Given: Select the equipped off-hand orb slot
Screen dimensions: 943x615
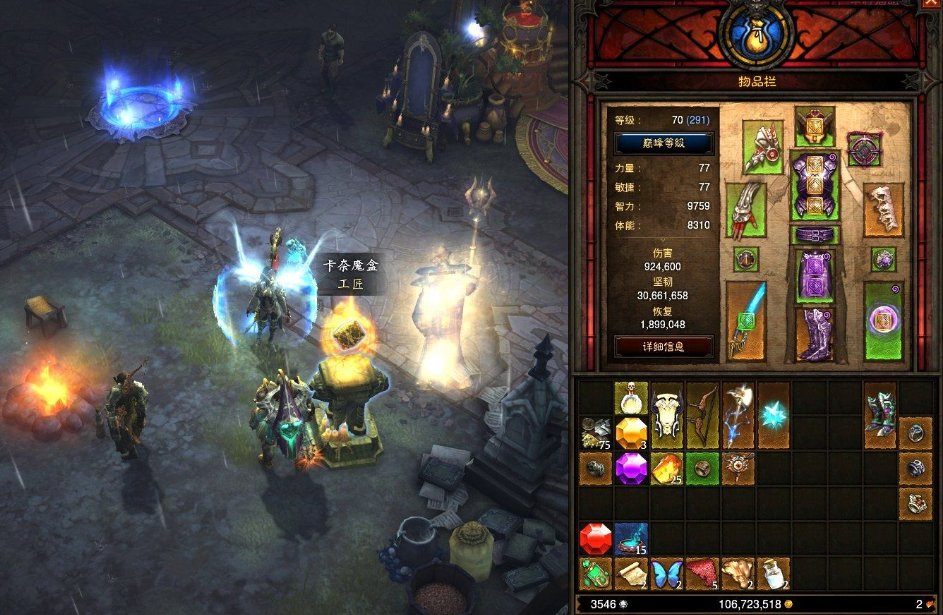Looking at the screenshot, I should [883, 321].
